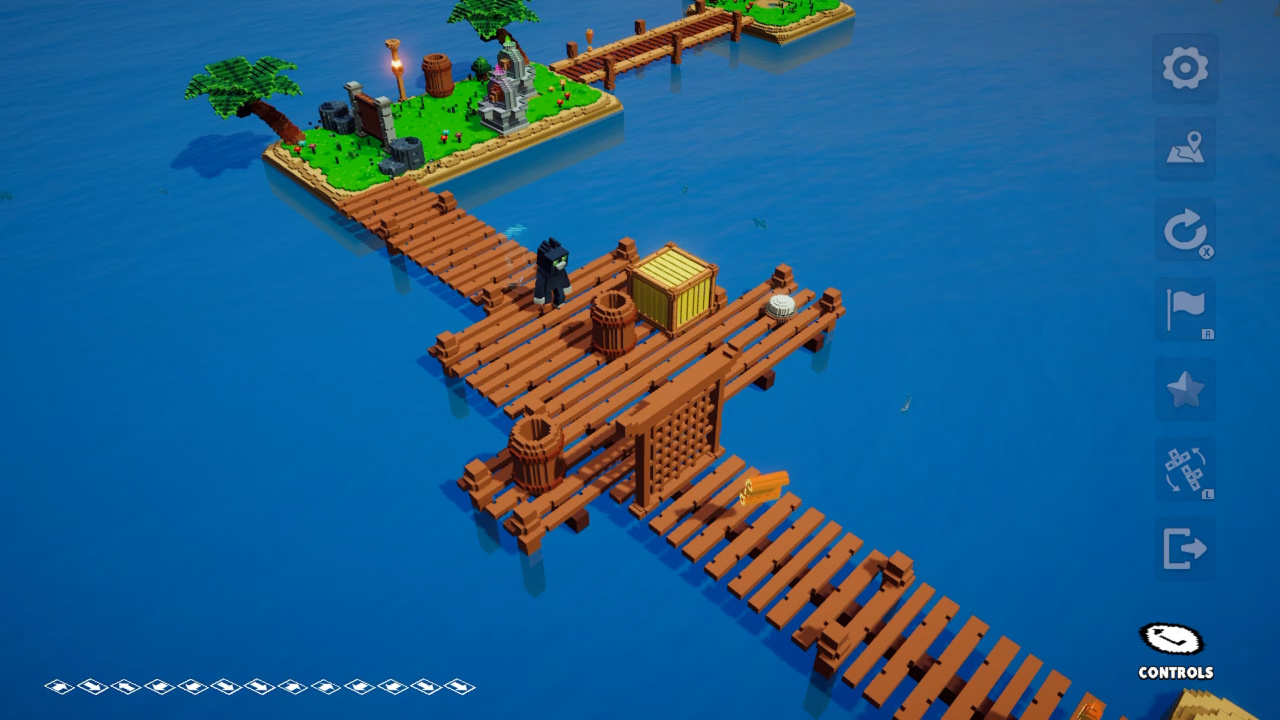Screen dimensions: 1280x720
Task: Select the flag checkpoint tool
Action: click(1184, 308)
